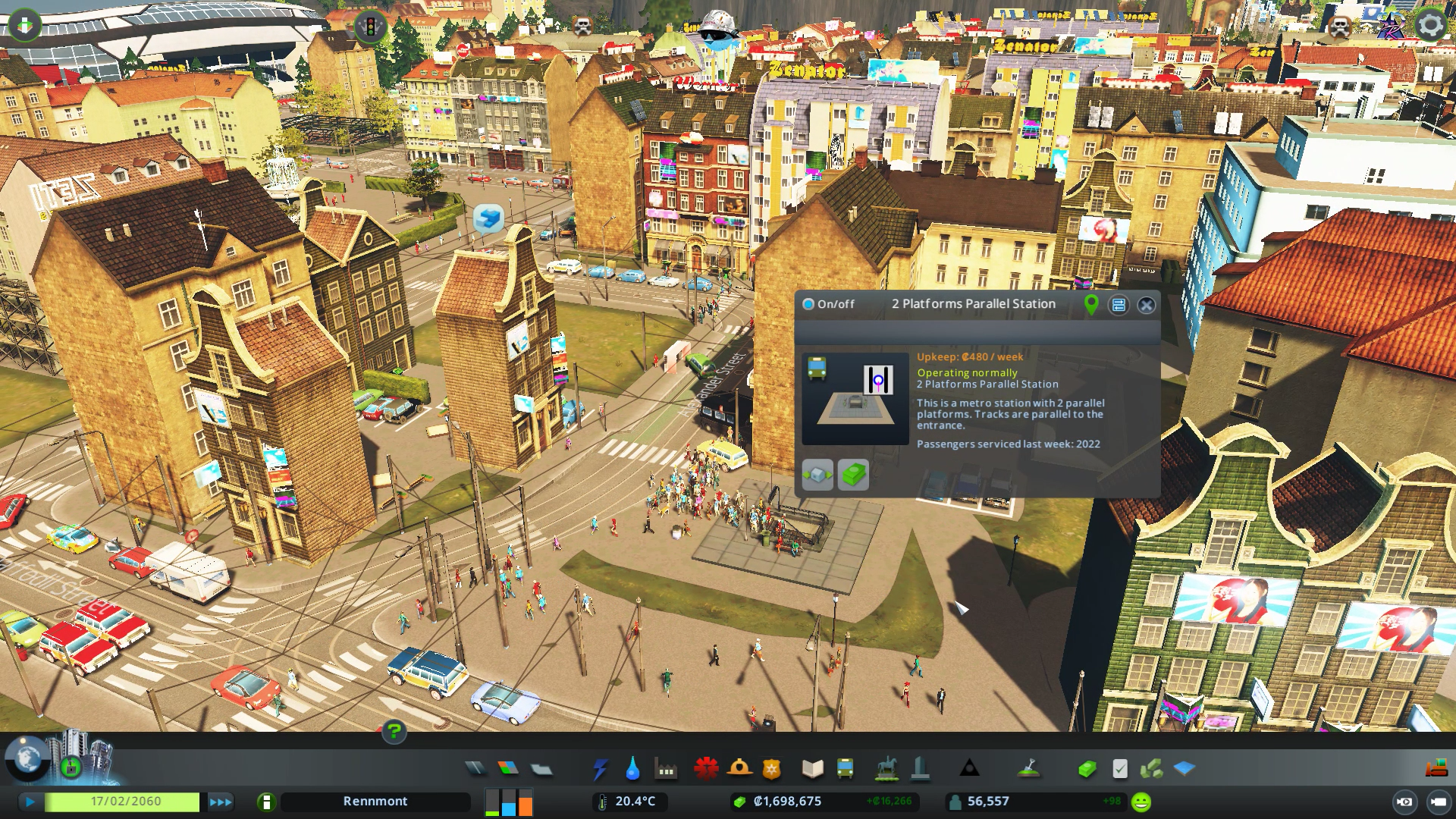
Task: Select the move building button
Action: (x=817, y=475)
